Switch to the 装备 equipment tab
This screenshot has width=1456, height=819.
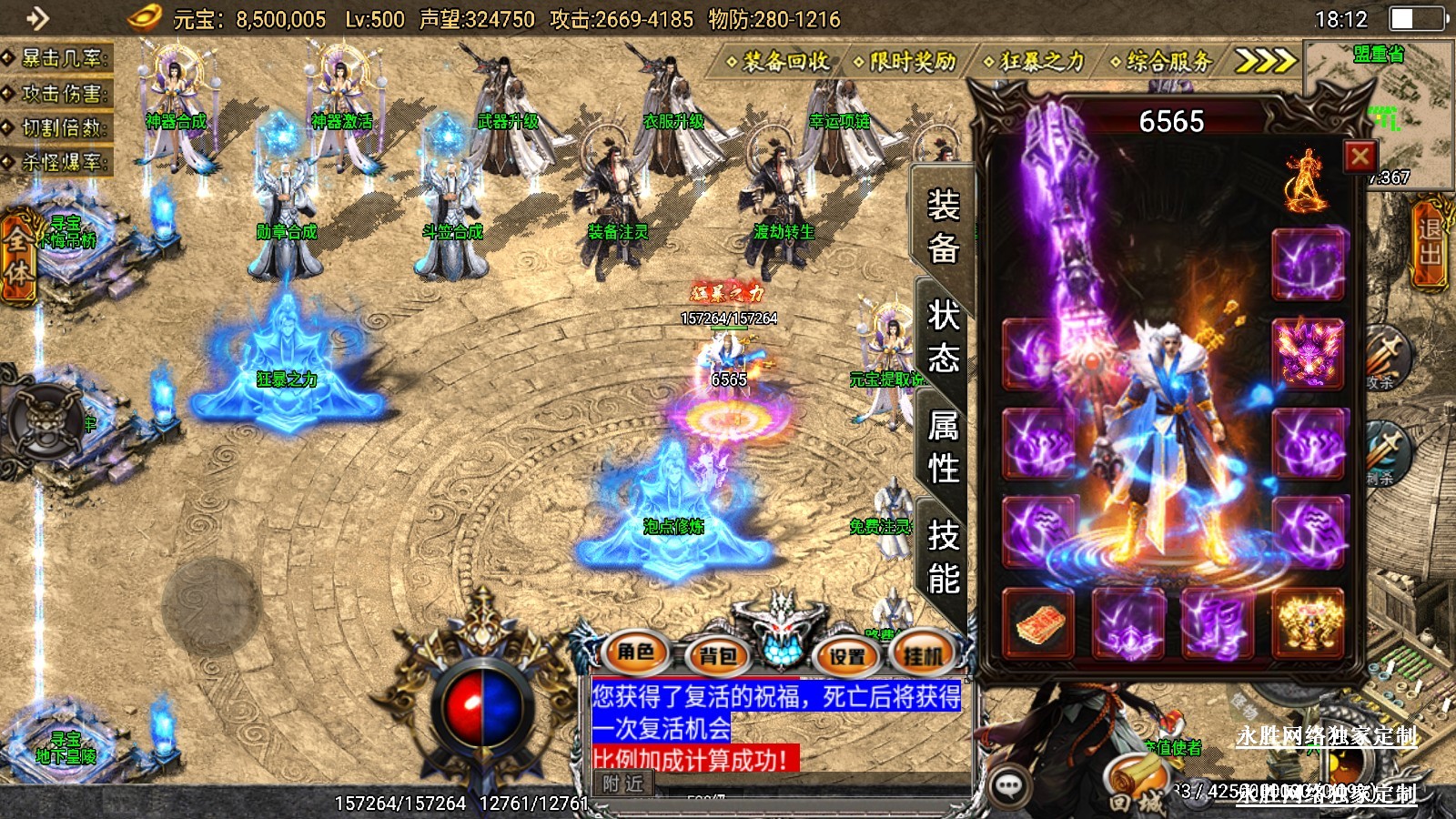pos(944,227)
